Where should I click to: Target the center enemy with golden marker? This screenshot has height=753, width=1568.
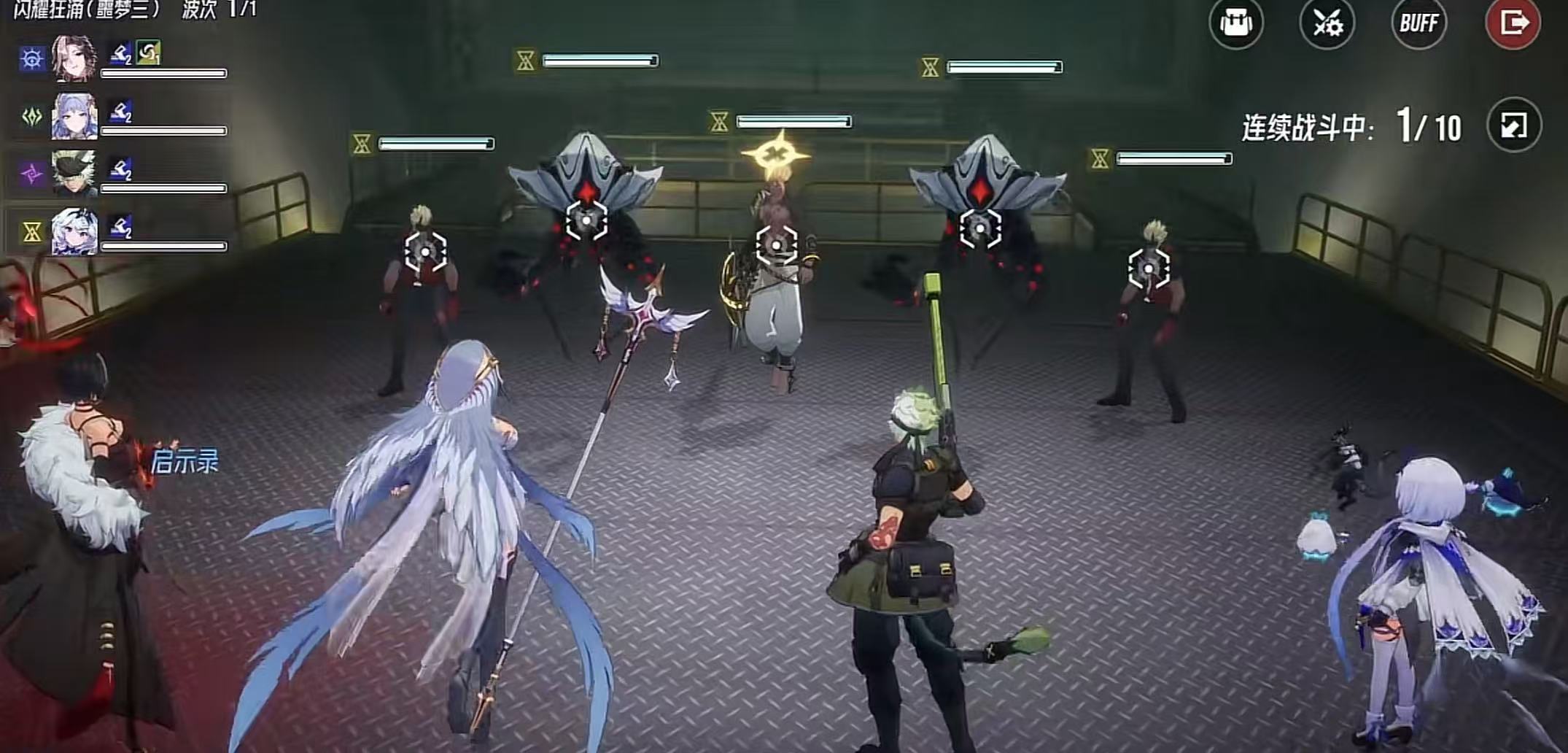(776, 245)
